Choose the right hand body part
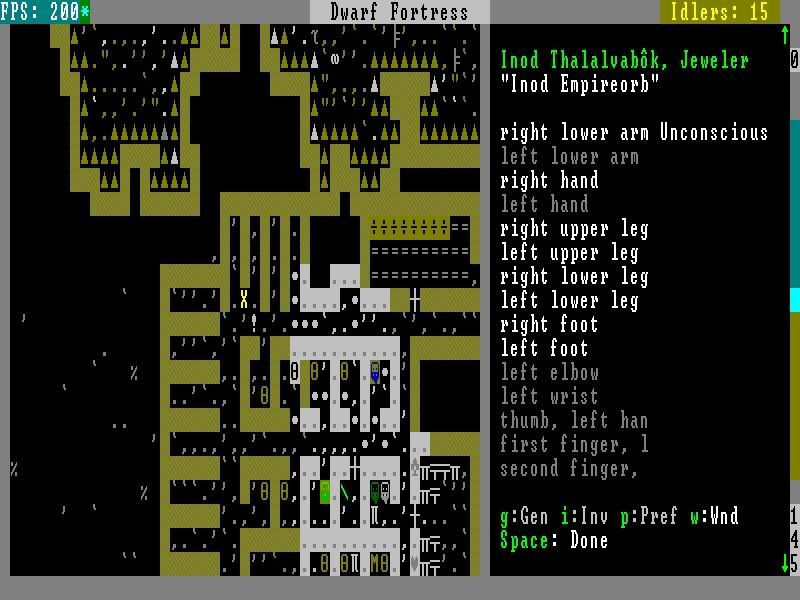 tap(549, 181)
